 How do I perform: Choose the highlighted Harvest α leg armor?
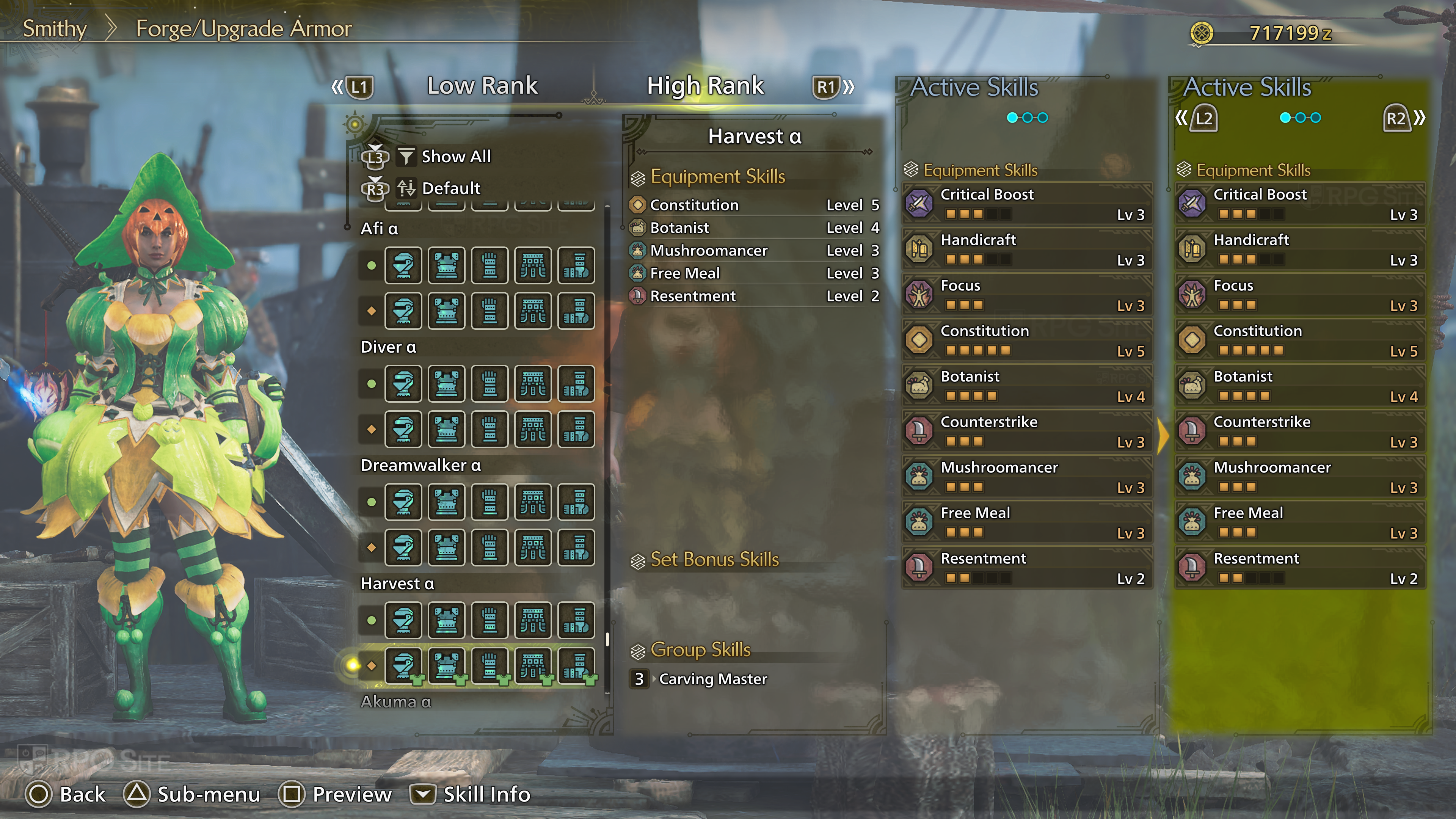pos(576,665)
